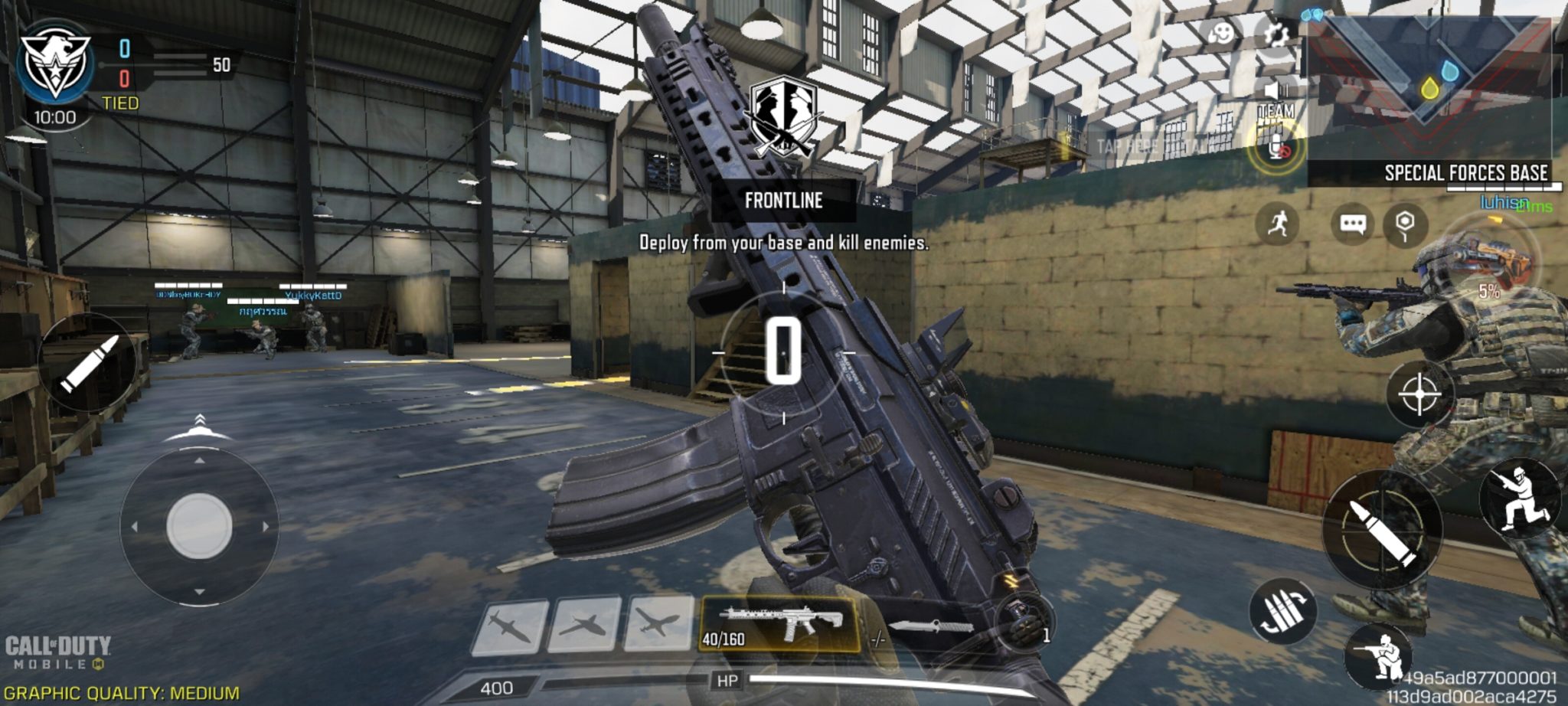Select the missile scorestreak slot
This screenshot has width=1568, height=706.
click(509, 628)
